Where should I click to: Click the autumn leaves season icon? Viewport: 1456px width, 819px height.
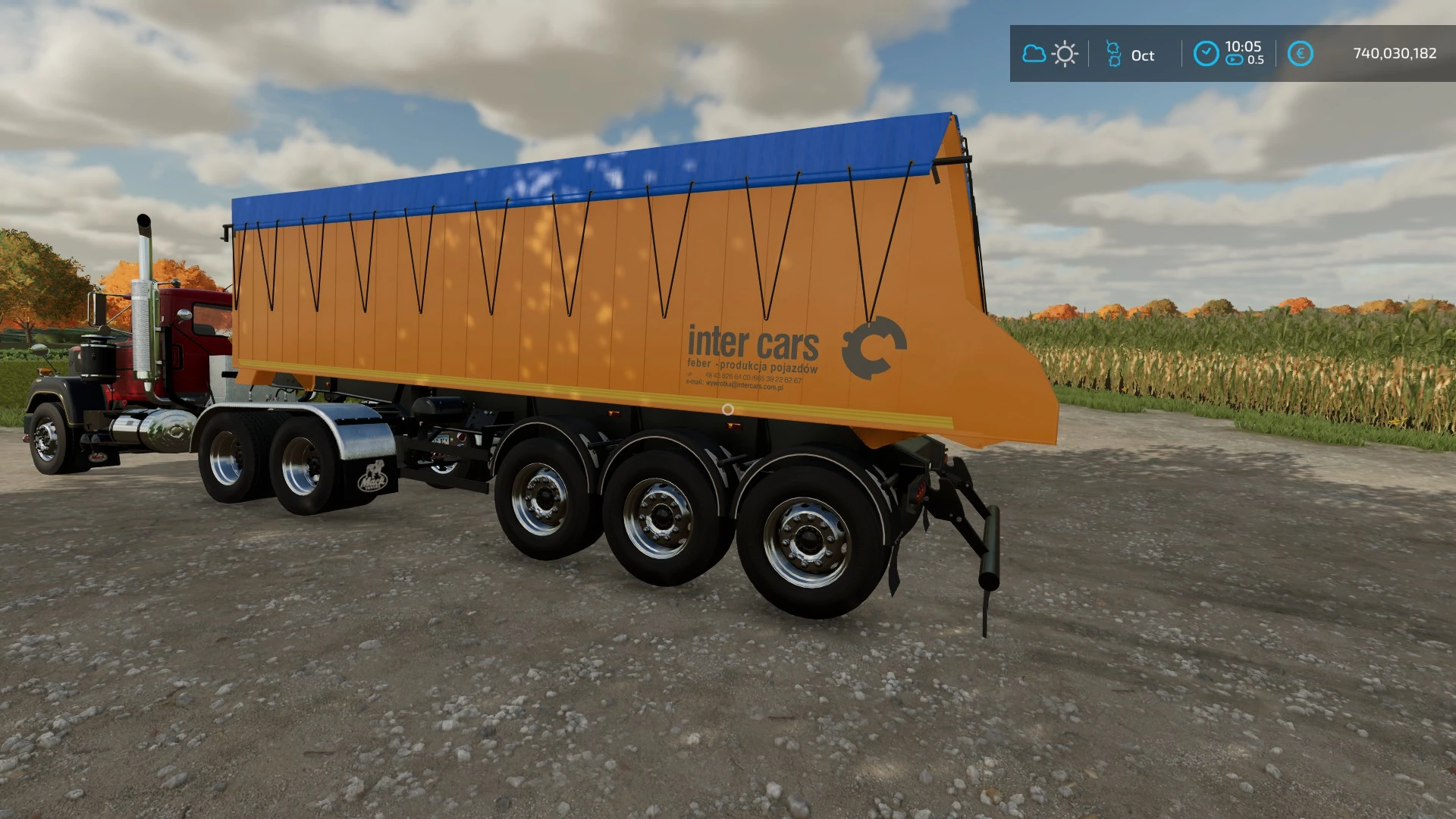1112,54
